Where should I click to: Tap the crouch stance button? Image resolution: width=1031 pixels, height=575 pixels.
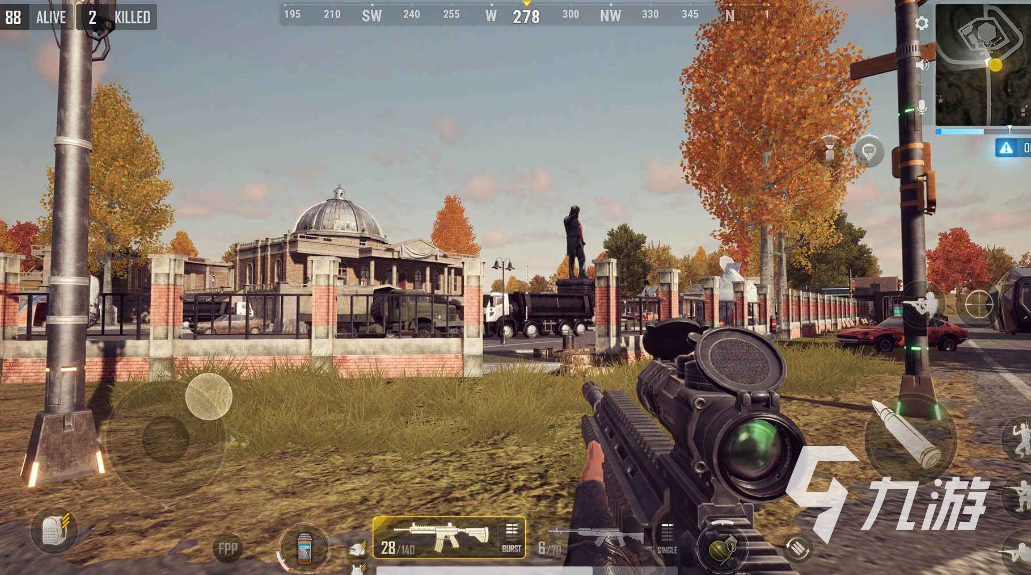[1018, 496]
